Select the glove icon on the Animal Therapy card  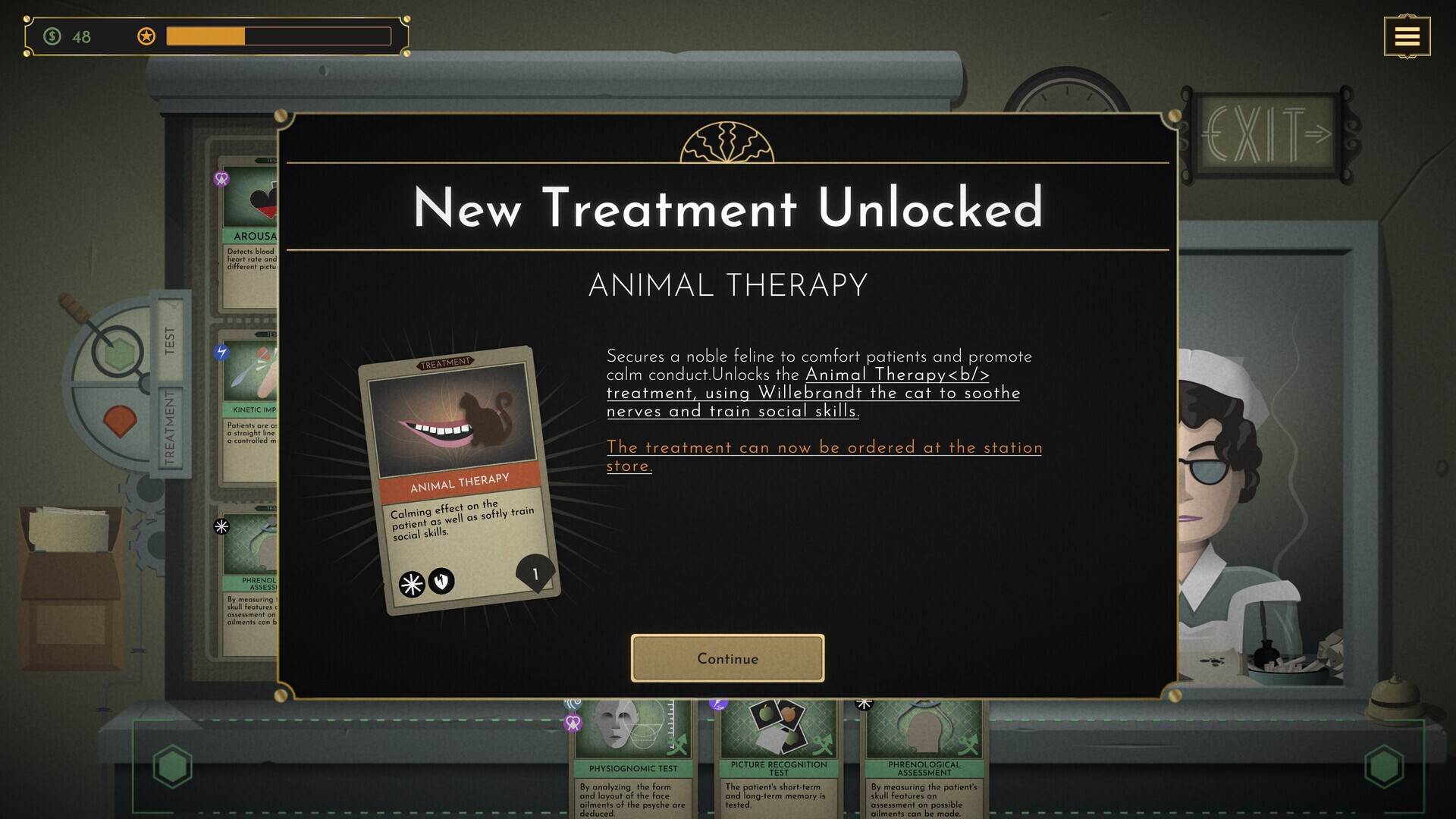443,581
